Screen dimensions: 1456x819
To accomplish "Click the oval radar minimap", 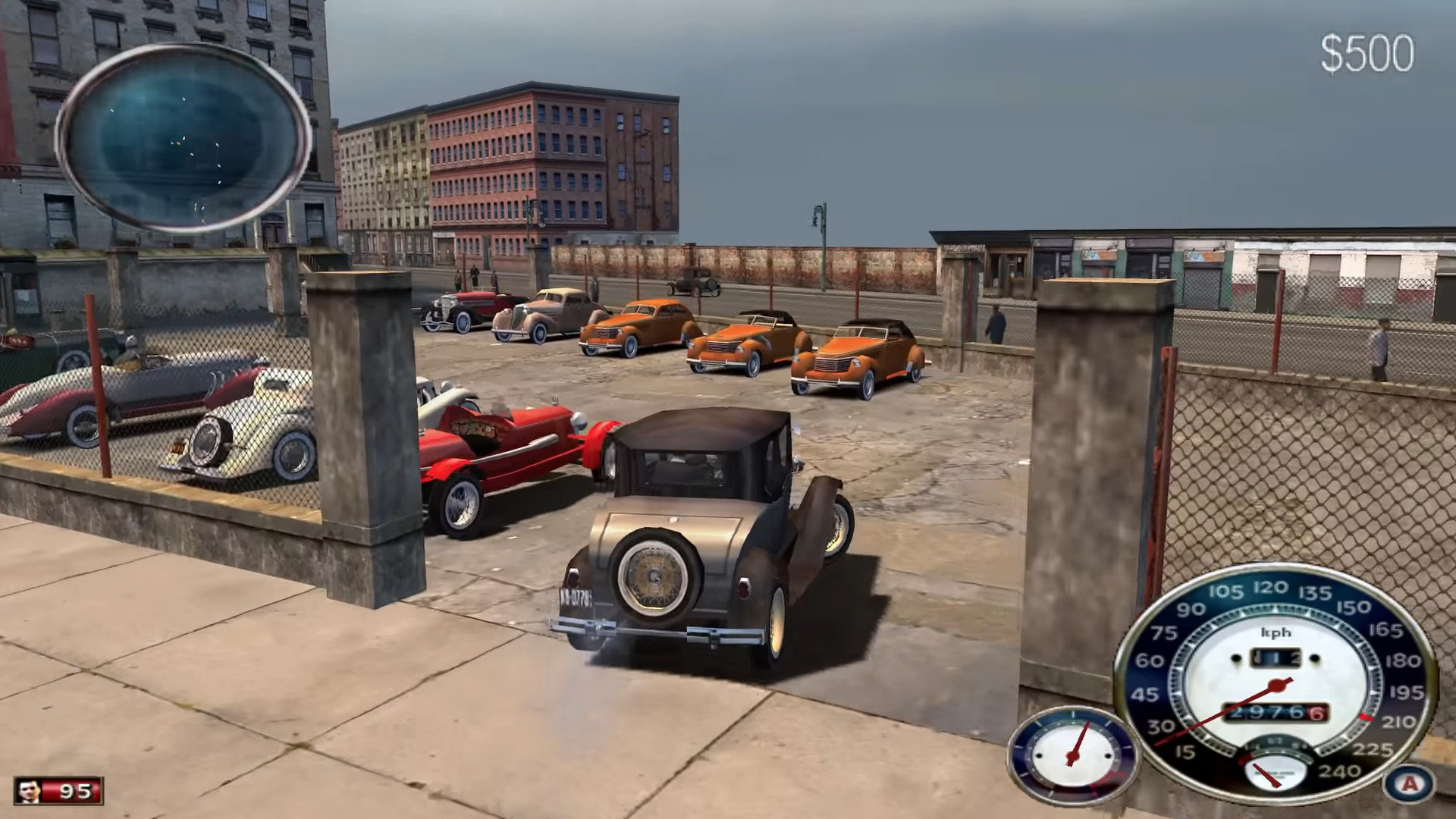I will [x=183, y=138].
